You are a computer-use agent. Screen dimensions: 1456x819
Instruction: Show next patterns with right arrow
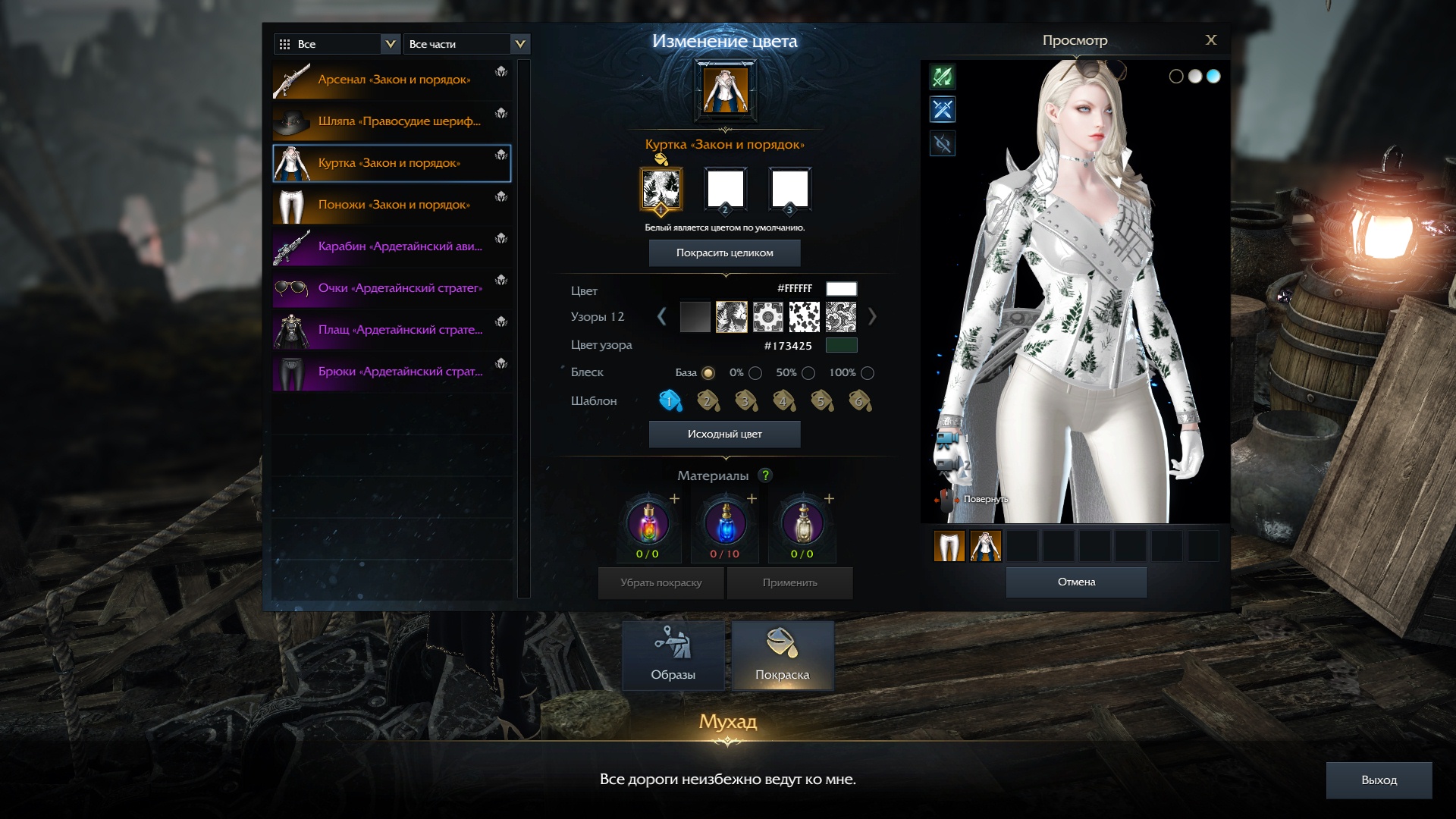(x=872, y=317)
